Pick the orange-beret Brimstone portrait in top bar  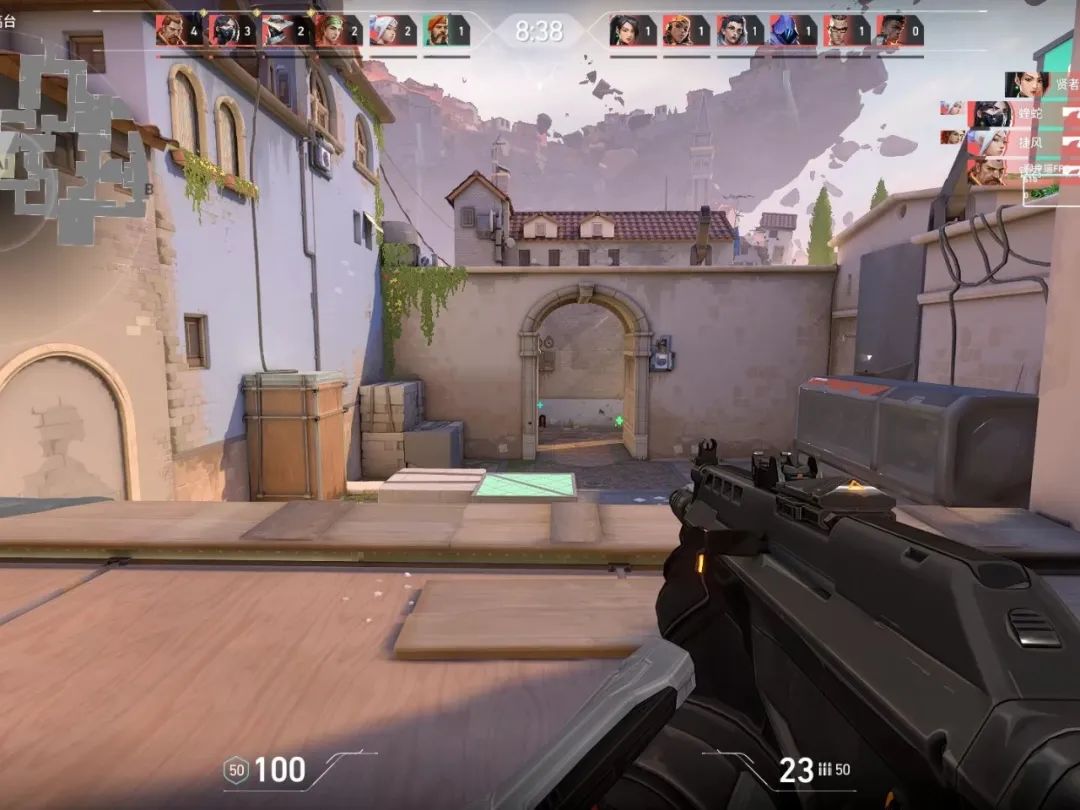click(x=438, y=30)
